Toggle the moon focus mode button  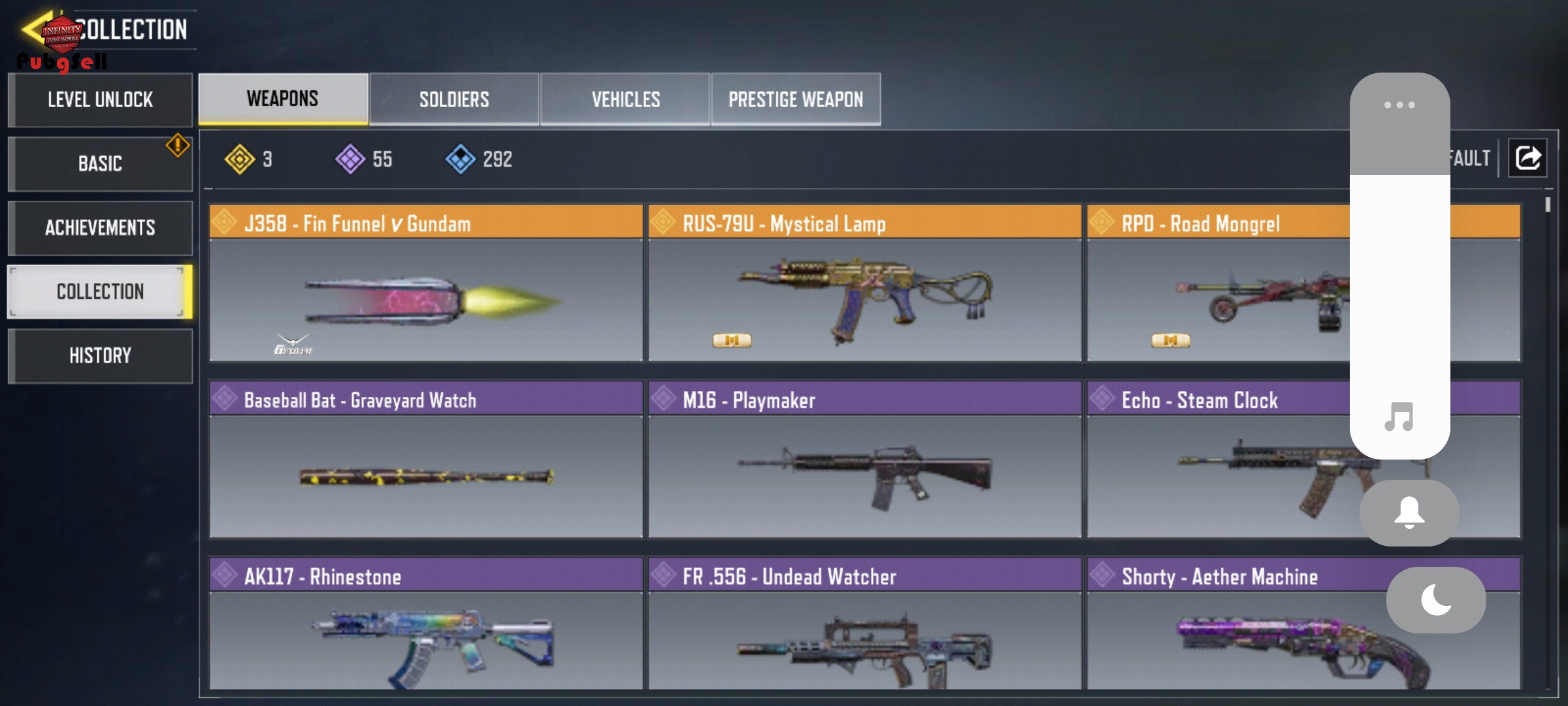[x=1436, y=599]
